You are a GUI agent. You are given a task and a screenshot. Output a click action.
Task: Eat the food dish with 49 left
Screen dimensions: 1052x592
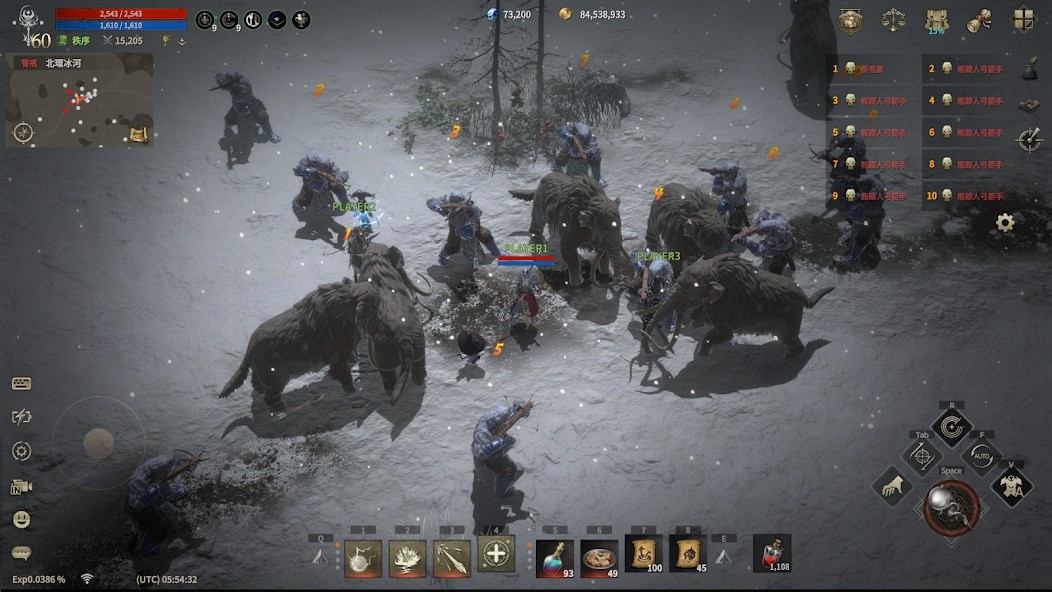pyautogui.click(x=599, y=557)
